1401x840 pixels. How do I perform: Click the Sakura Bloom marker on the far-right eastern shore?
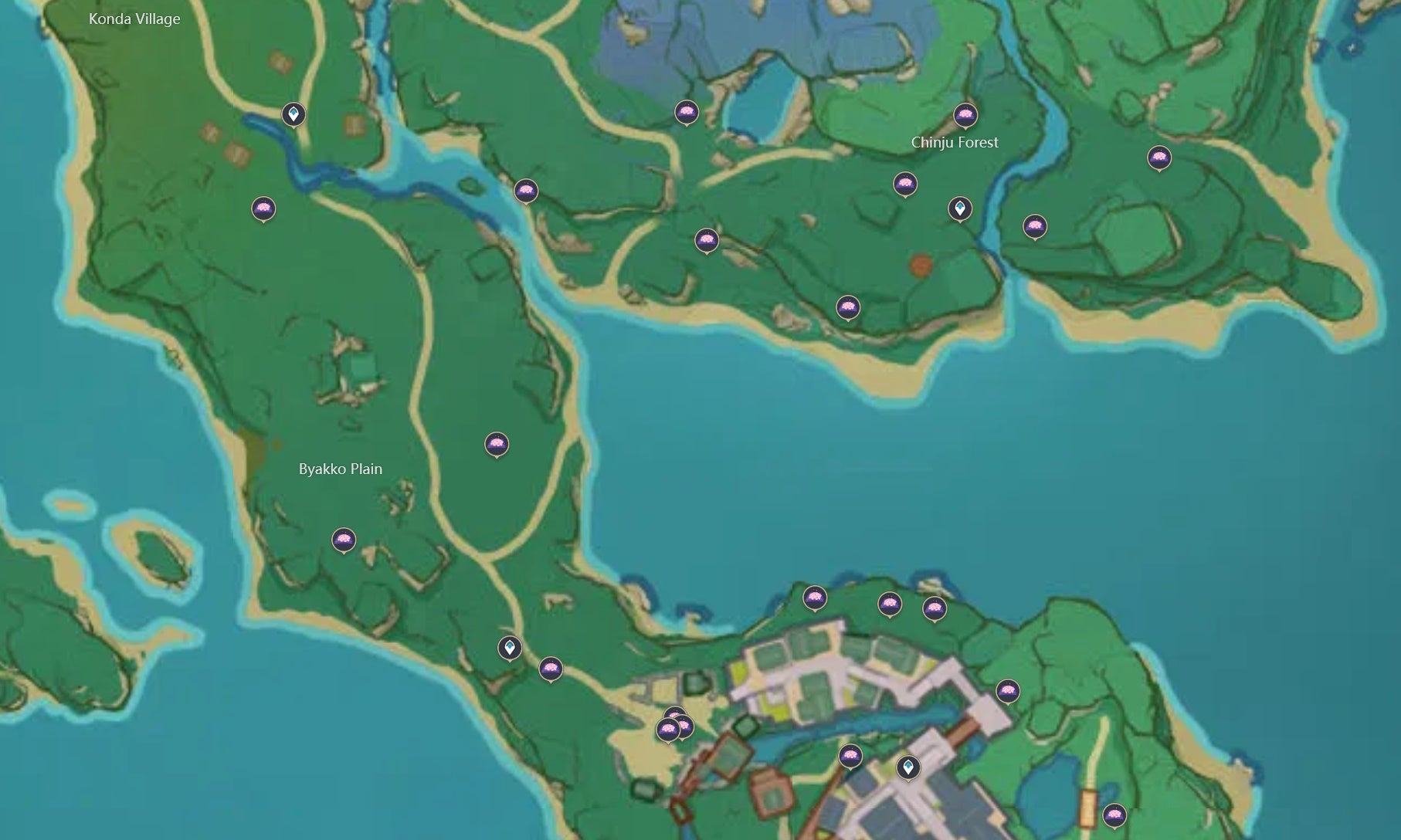point(1160,158)
